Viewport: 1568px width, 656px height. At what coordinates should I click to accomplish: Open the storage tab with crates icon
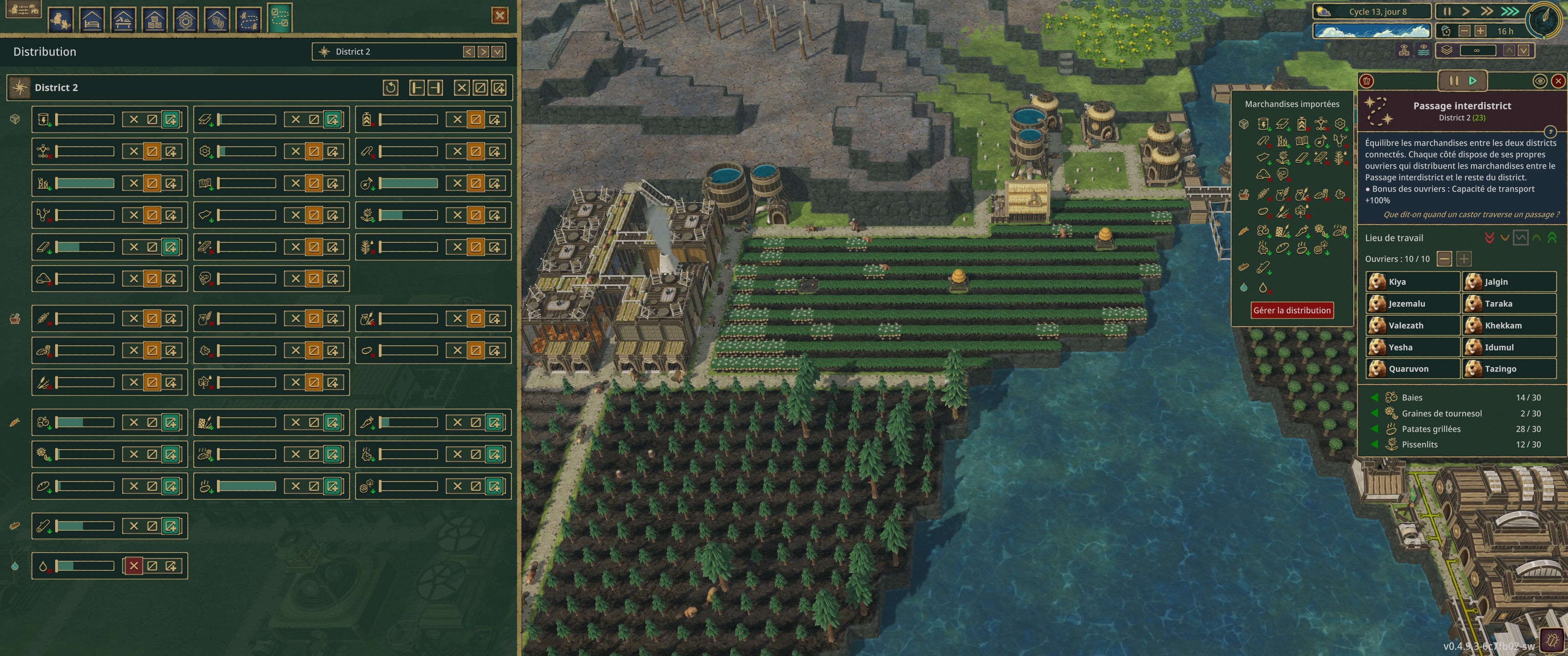[155, 20]
